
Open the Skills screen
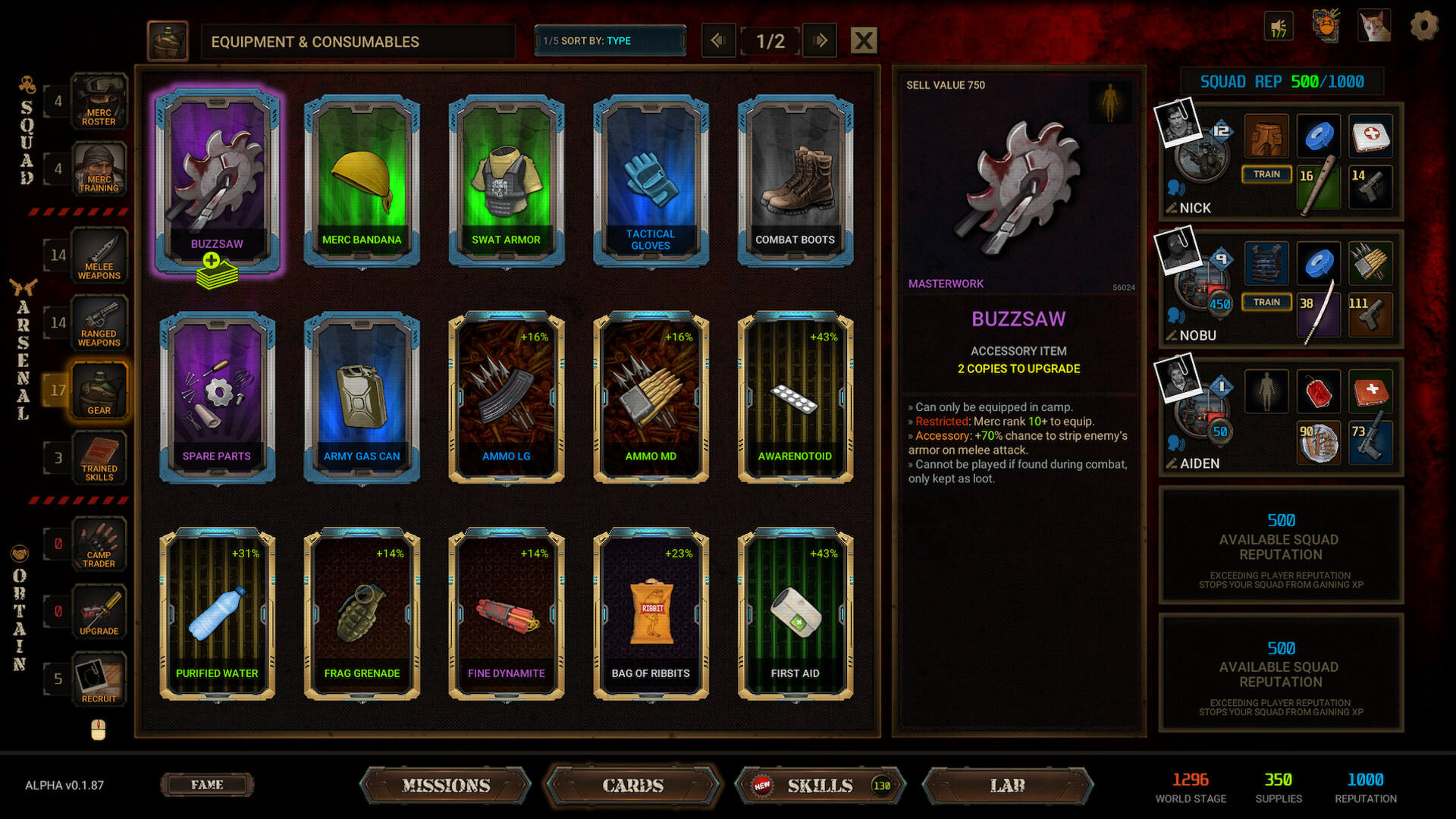(x=820, y=786)
